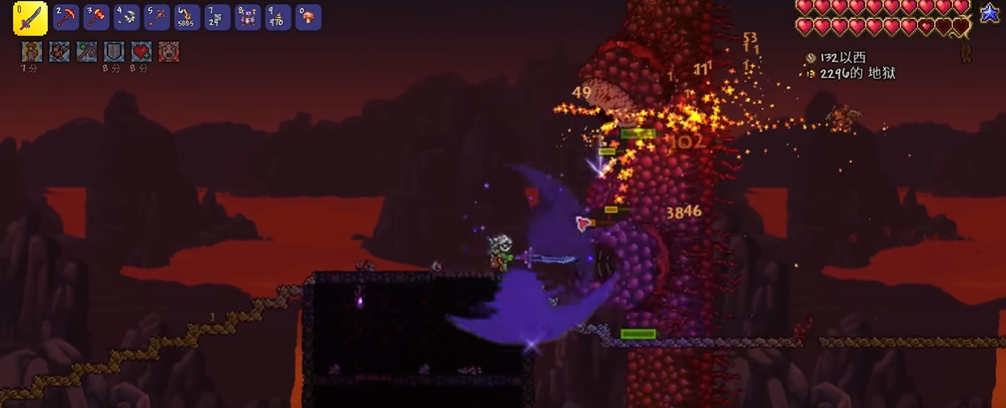The height and width of the screenshot is (408, 1006).
Task: Select the hook item stacked at 5885
Action: pos(187,17)
